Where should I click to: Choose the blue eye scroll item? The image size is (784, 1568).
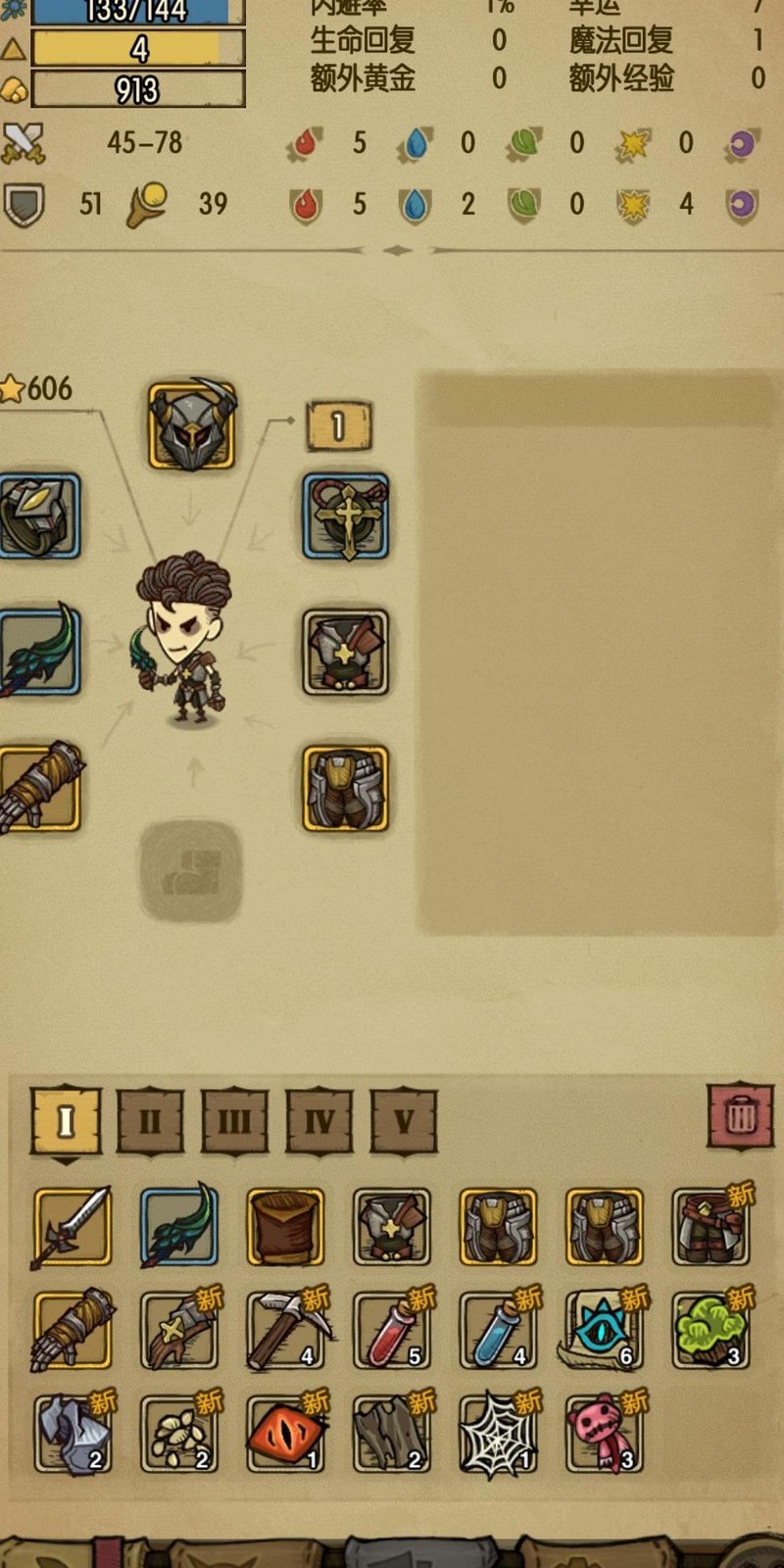pyautogui.click(x=604, y=1331)
